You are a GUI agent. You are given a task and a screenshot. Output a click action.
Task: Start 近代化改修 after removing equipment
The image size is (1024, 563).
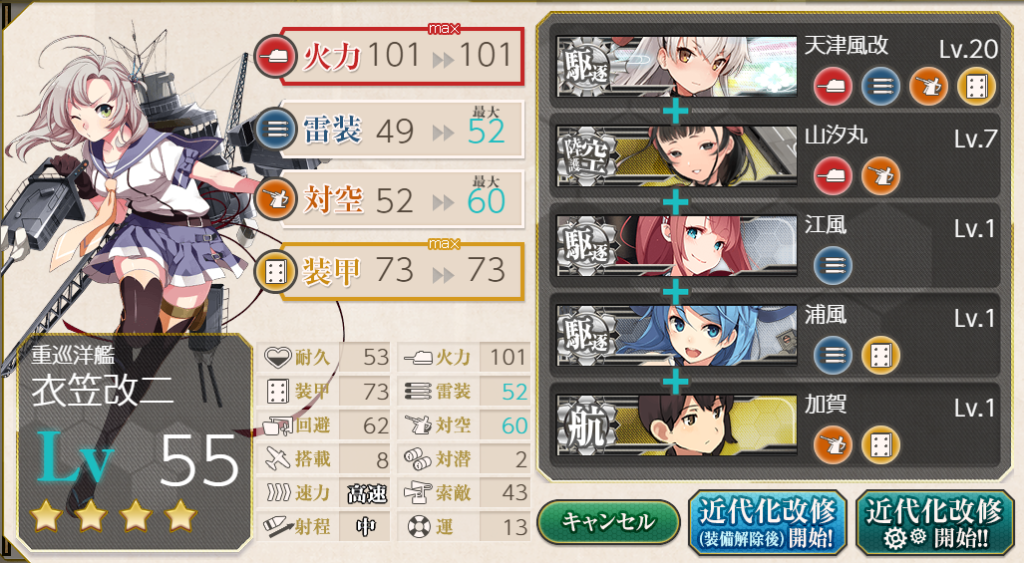767,522
